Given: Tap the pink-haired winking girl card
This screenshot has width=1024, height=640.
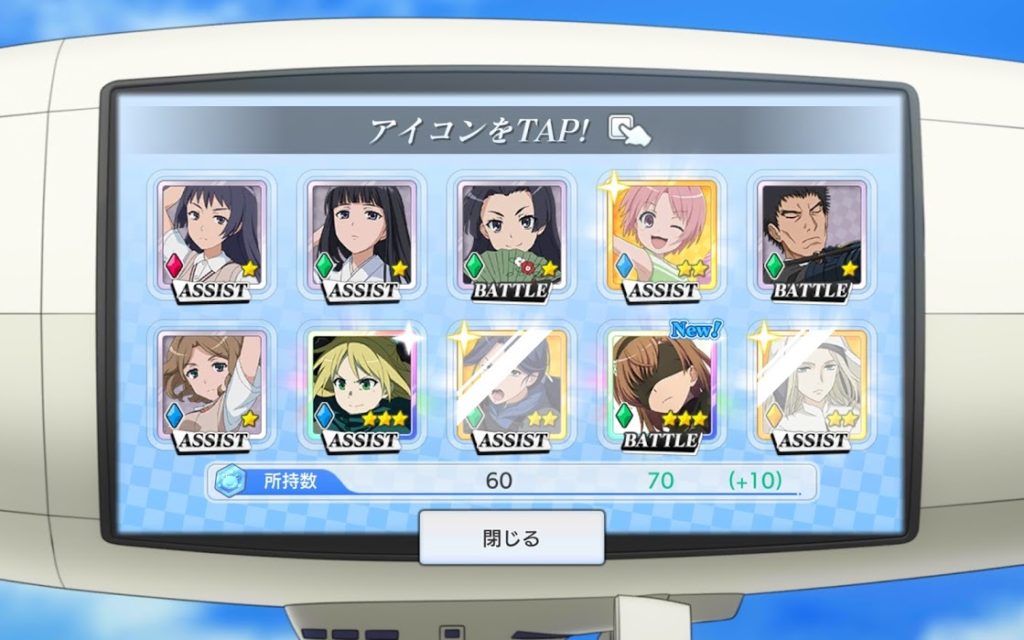Looking at the screenshot, I should click(x=661, y=236).
